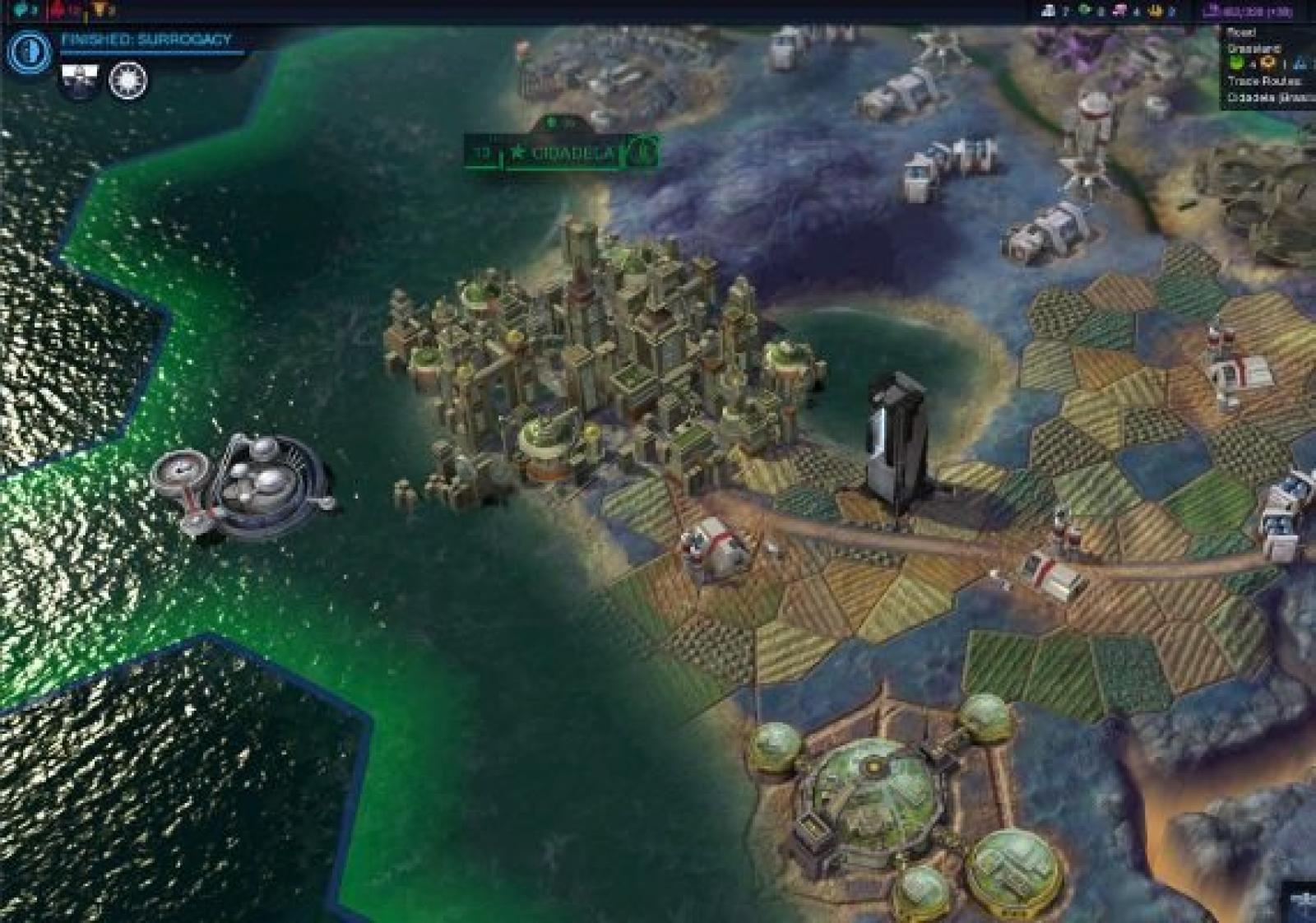The image size is (1316, 923).
Task: Click the gold crown resource icon in the top bar
Action: tap(1156, 11)
